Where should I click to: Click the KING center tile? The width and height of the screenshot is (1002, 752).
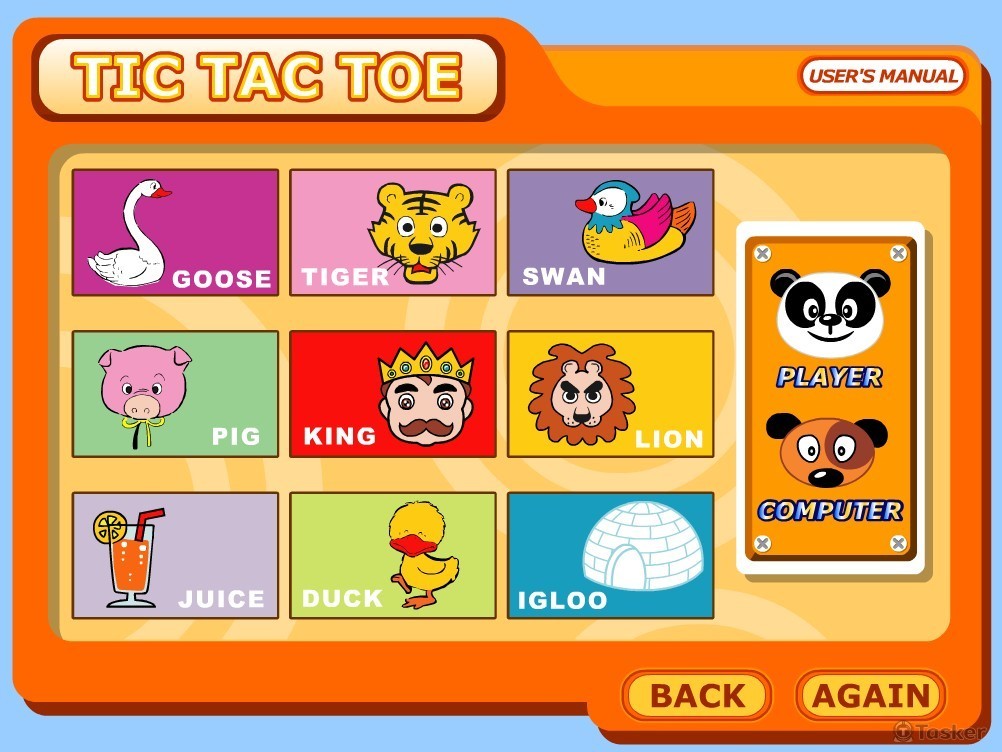(x=393, y=394)
